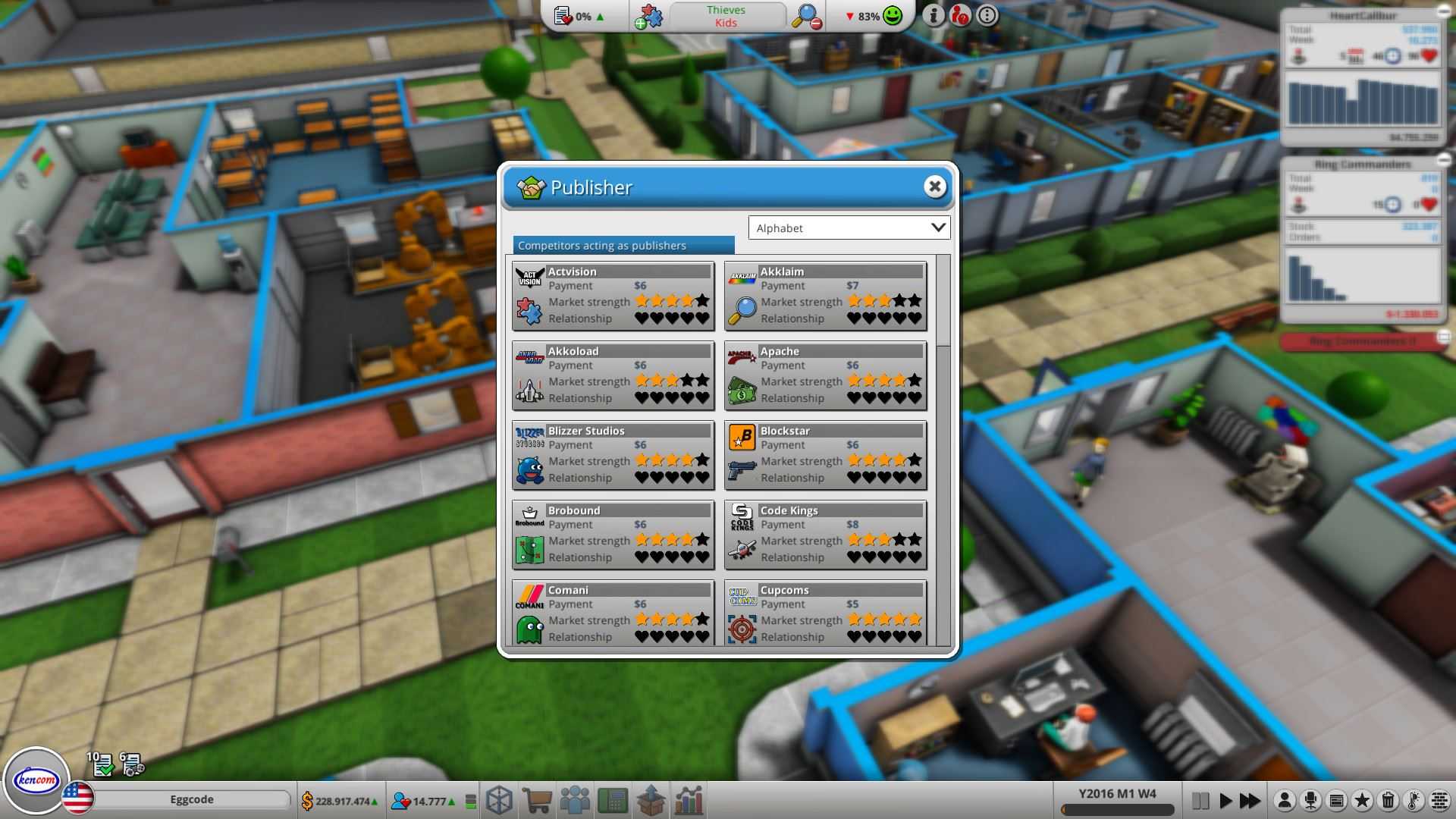Open the shipping box stock icon

click(650, 800)
